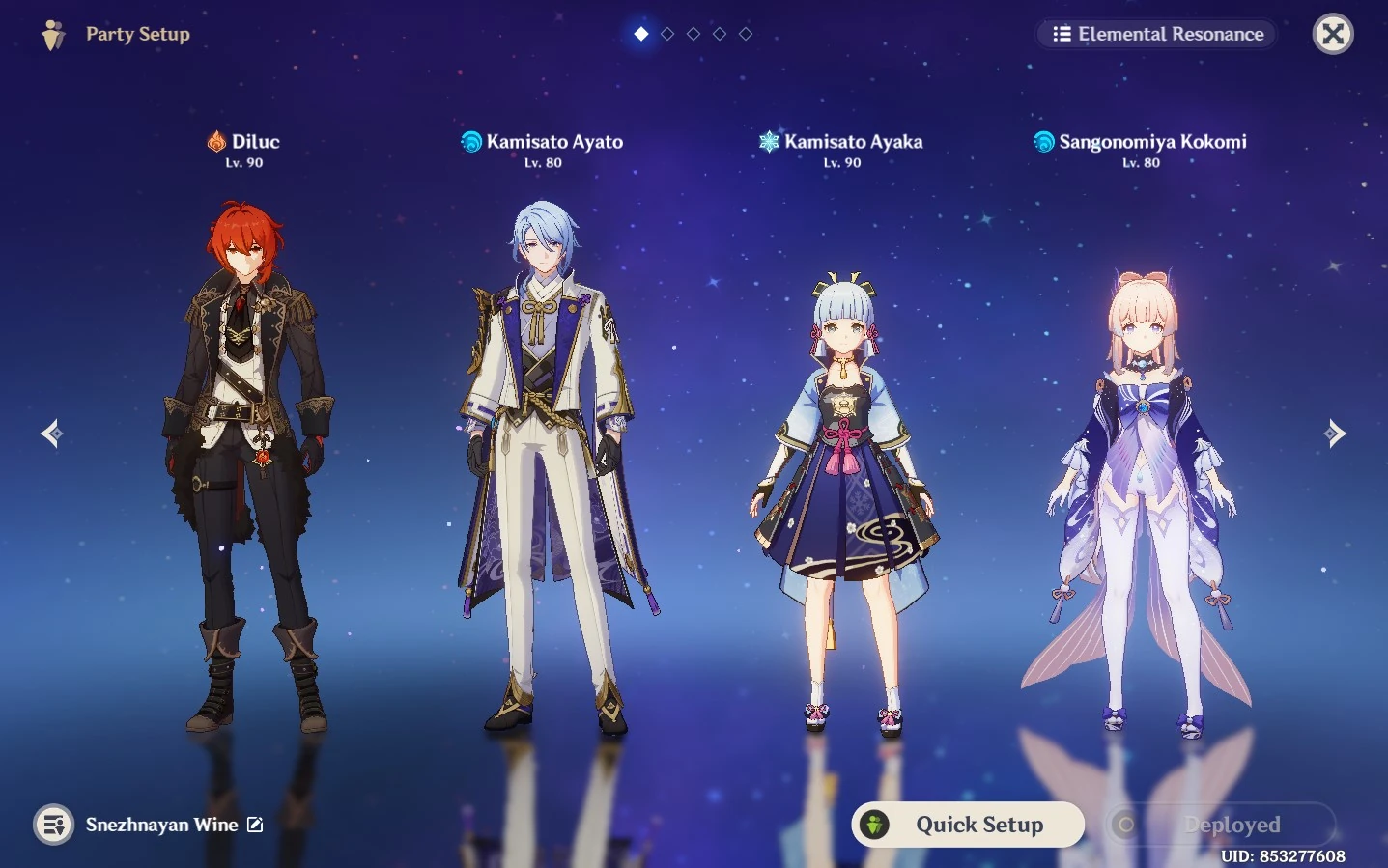1388x868 pixels.
Task: Select the second party preset diamond
Action: pos(666,32)
